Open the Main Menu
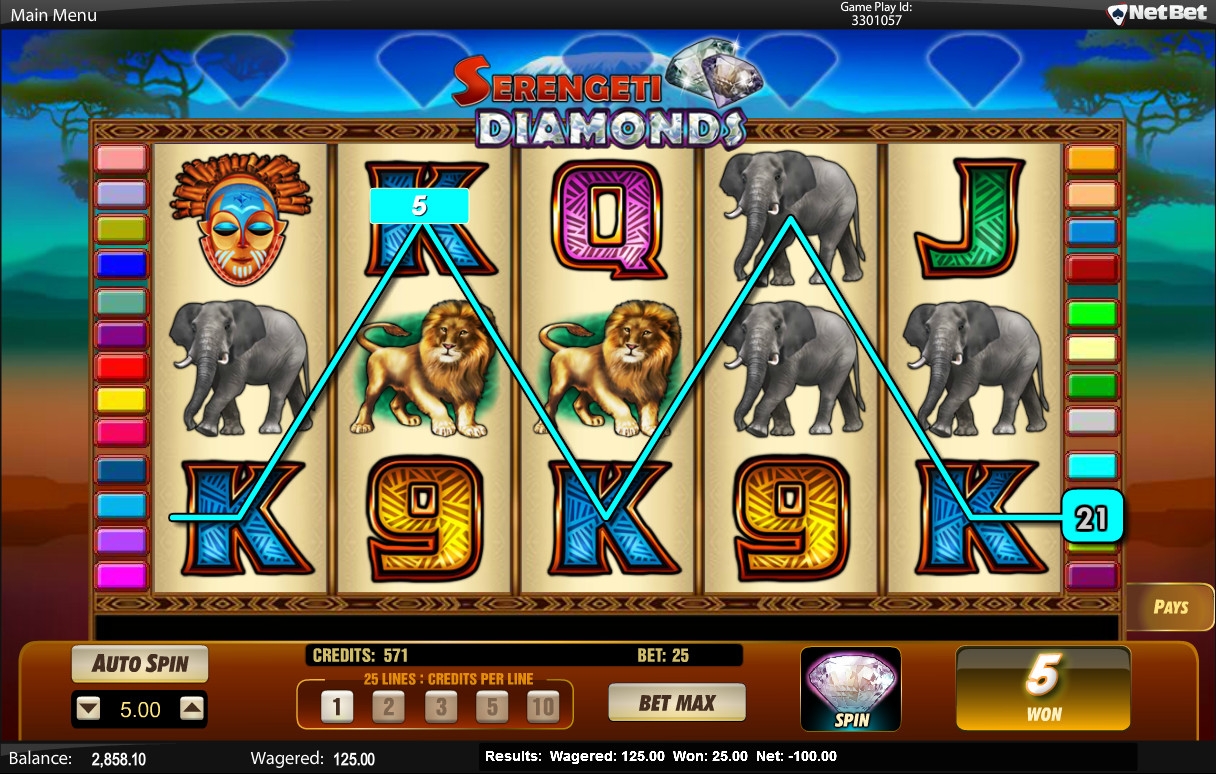 tap(54, 15)
